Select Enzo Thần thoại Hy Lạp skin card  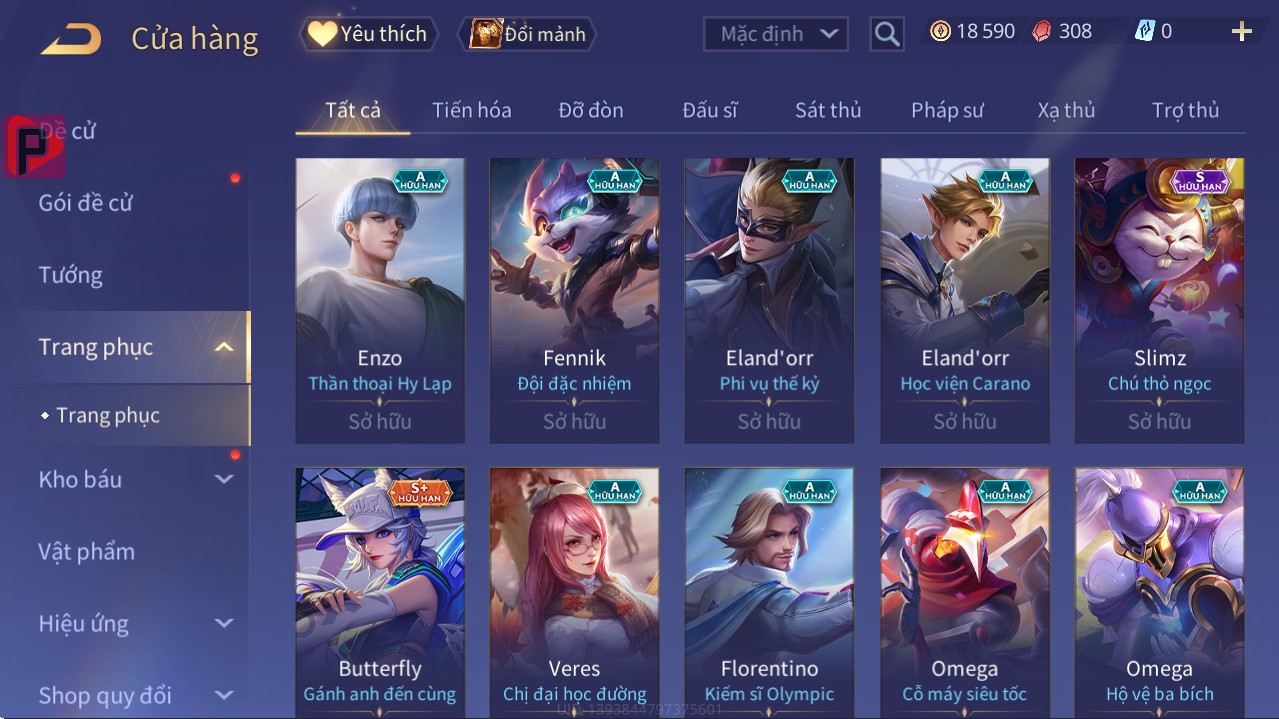click(380, 300)
